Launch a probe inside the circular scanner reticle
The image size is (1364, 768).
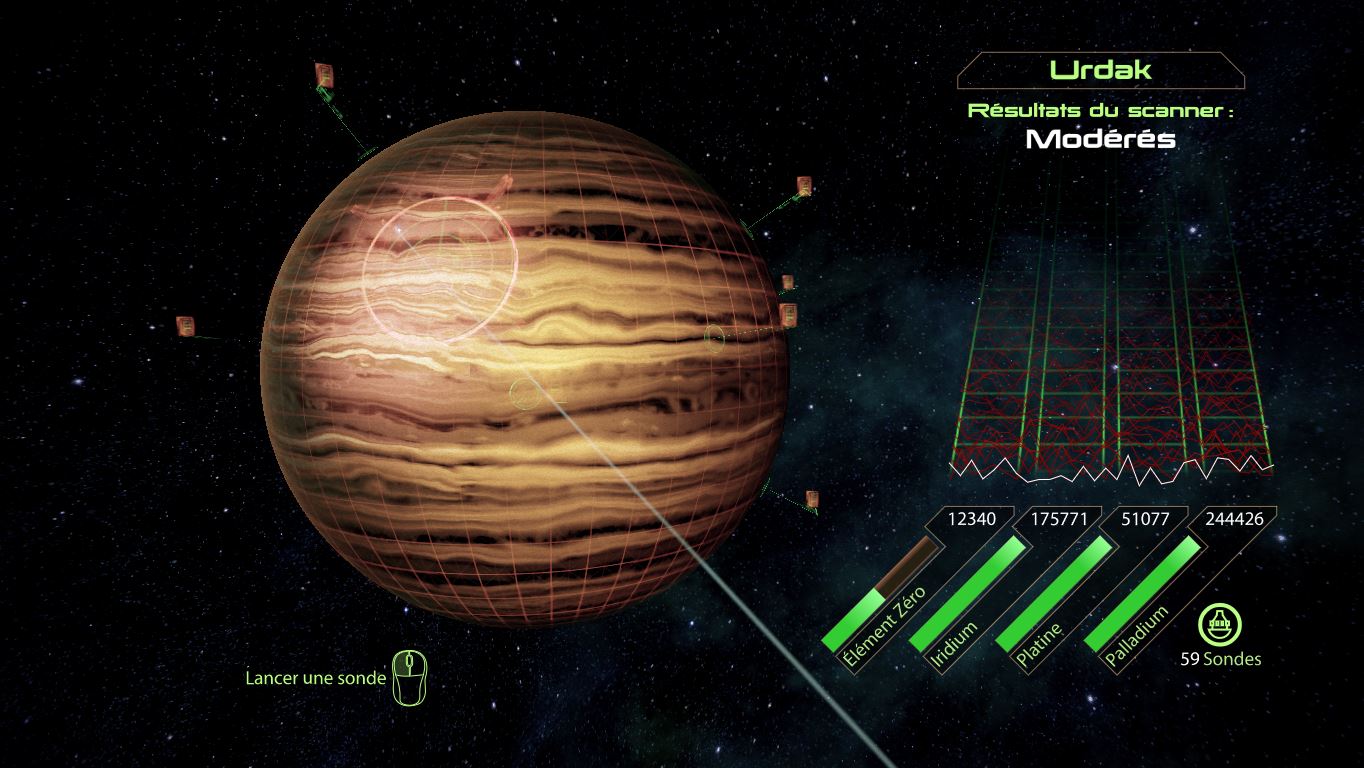(x=439, y=269)
